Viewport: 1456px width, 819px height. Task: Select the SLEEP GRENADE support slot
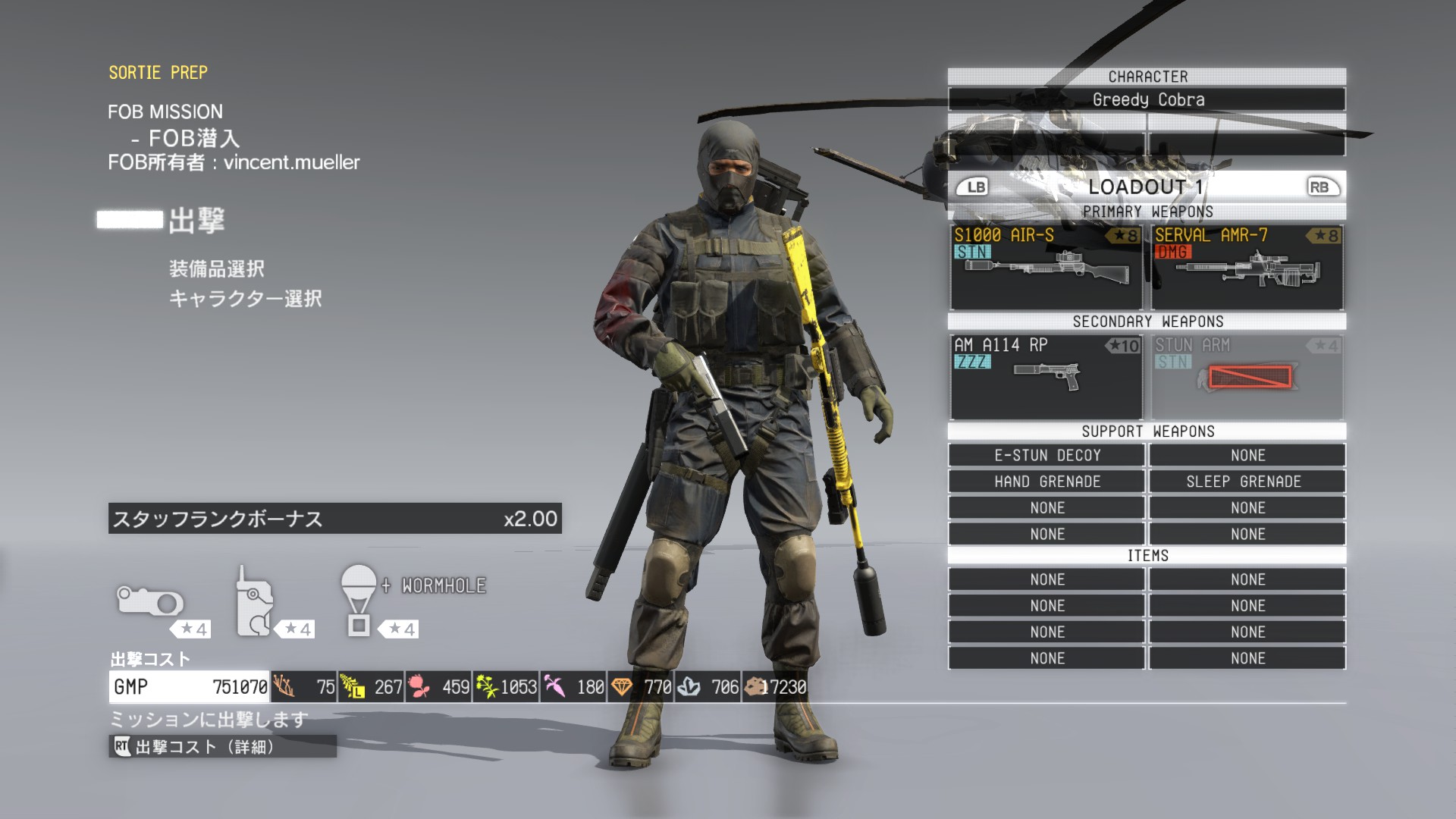(1247, 482)
